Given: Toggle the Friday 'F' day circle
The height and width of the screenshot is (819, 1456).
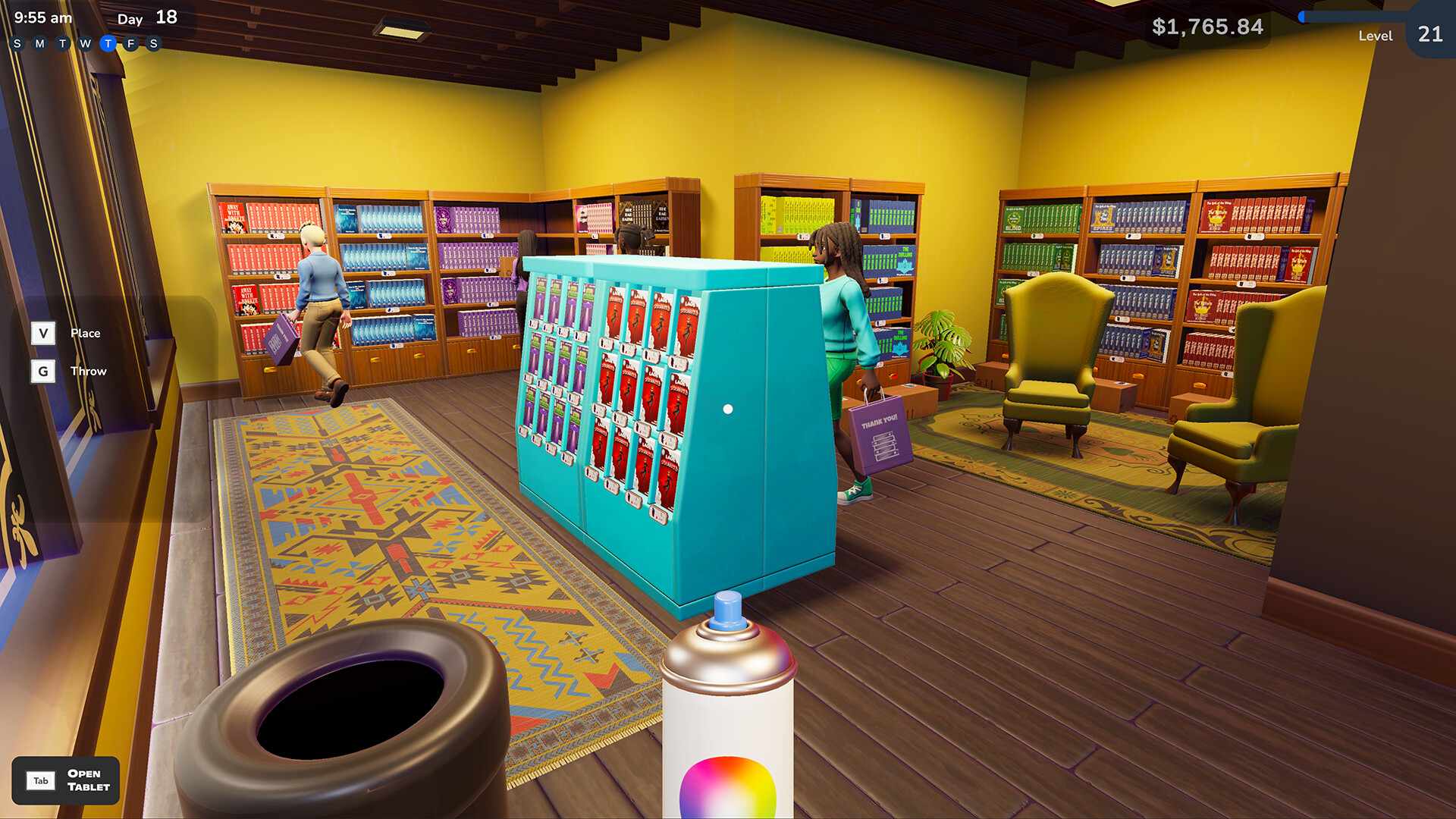Looking at the screenshot, I should coord(131,43).
